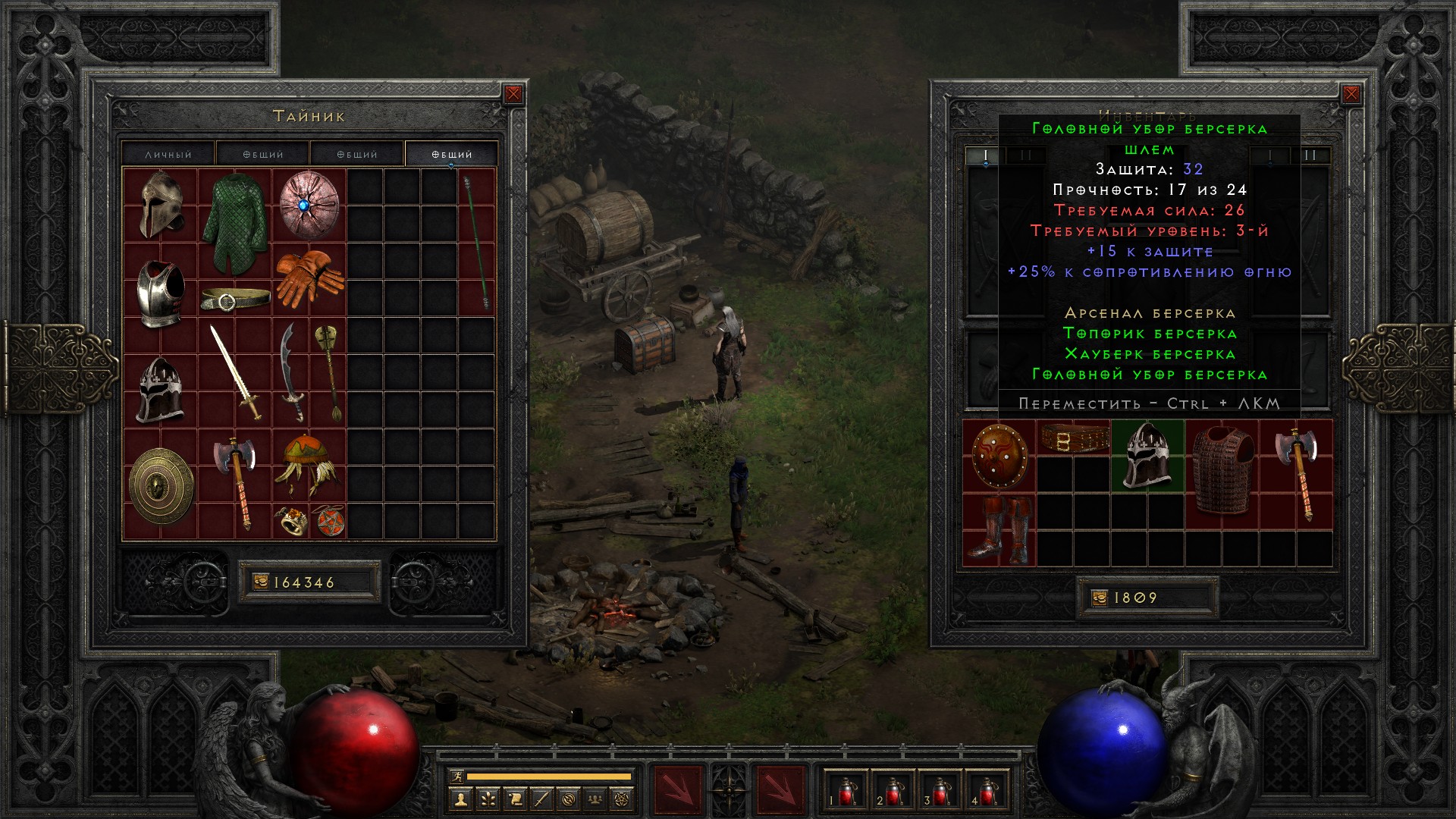1456x819 pixels.
Task: Select the boots in inventory
Action: tap(999, 530)
